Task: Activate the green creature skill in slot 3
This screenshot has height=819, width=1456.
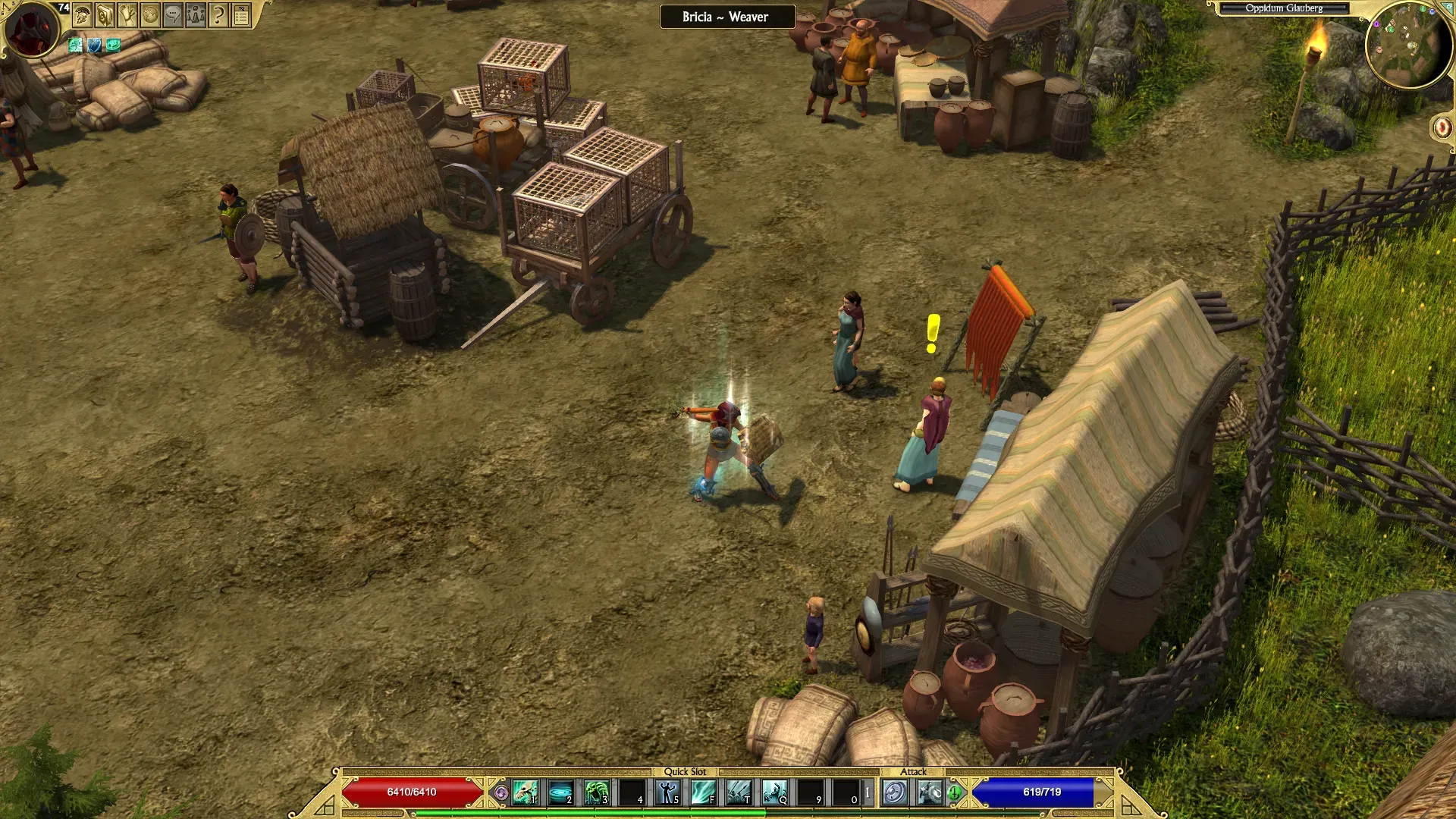Action: 597,792
